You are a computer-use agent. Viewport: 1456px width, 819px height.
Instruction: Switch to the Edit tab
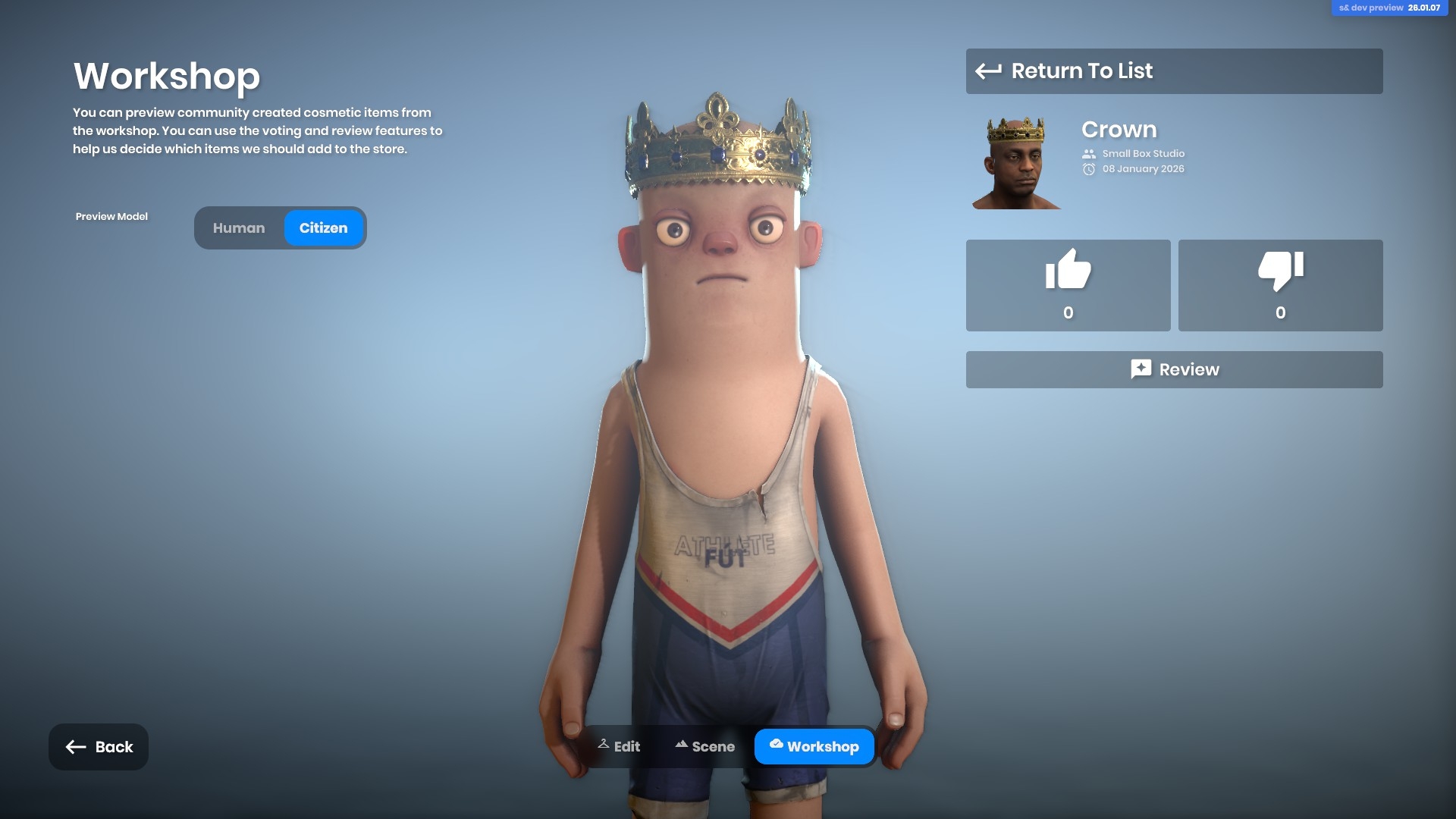[619, 747]
